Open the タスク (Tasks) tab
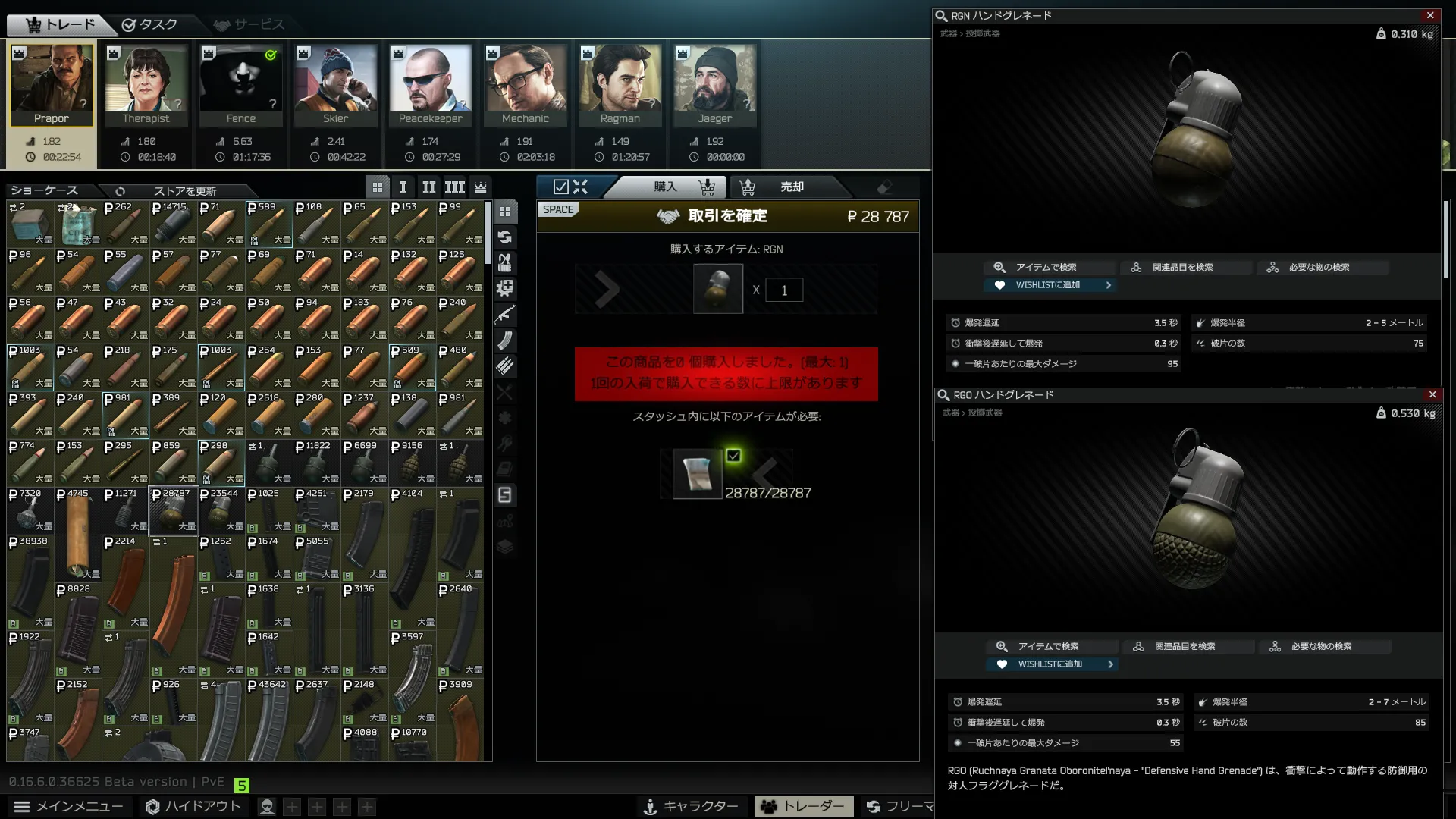 pyautogui.click(x=149, y=25)
